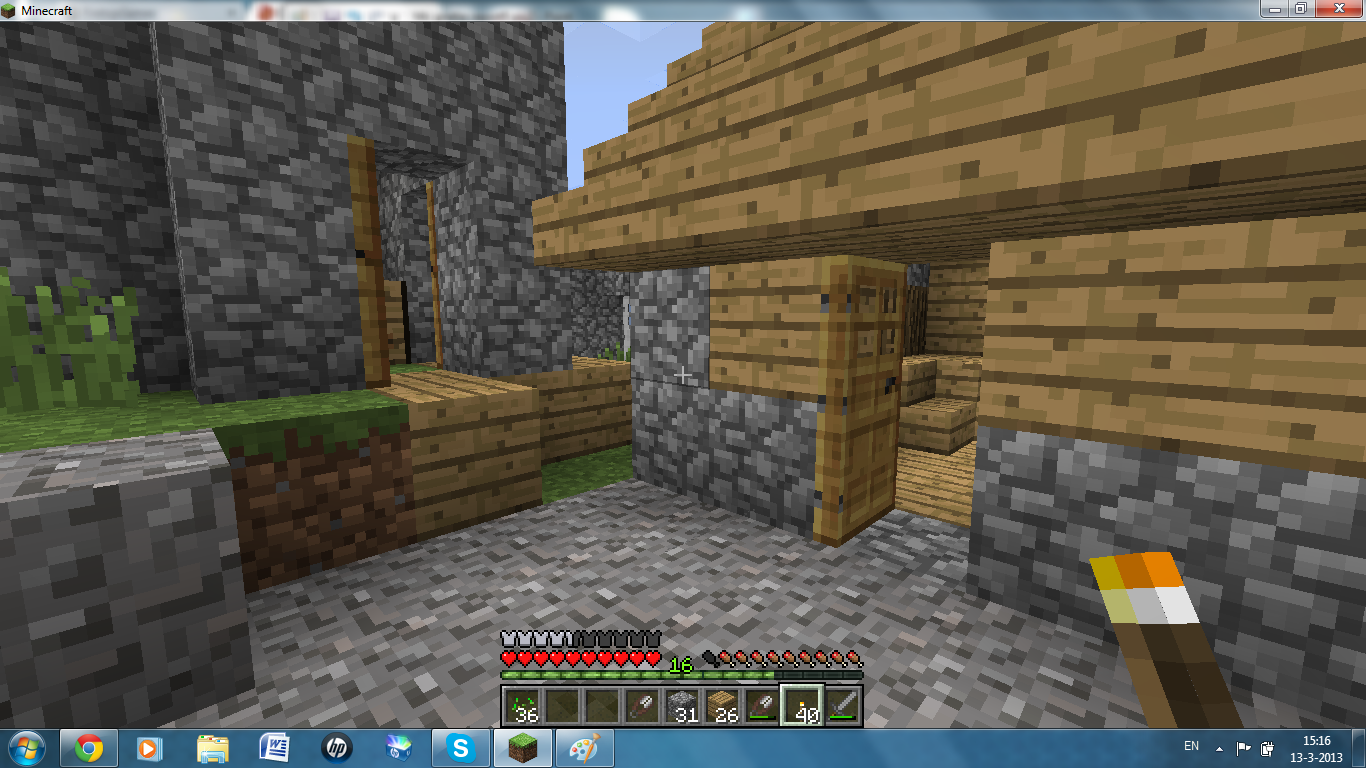1366x768 pixels.
Task: Switch to the torch stack slot
Action: (802, 706)
